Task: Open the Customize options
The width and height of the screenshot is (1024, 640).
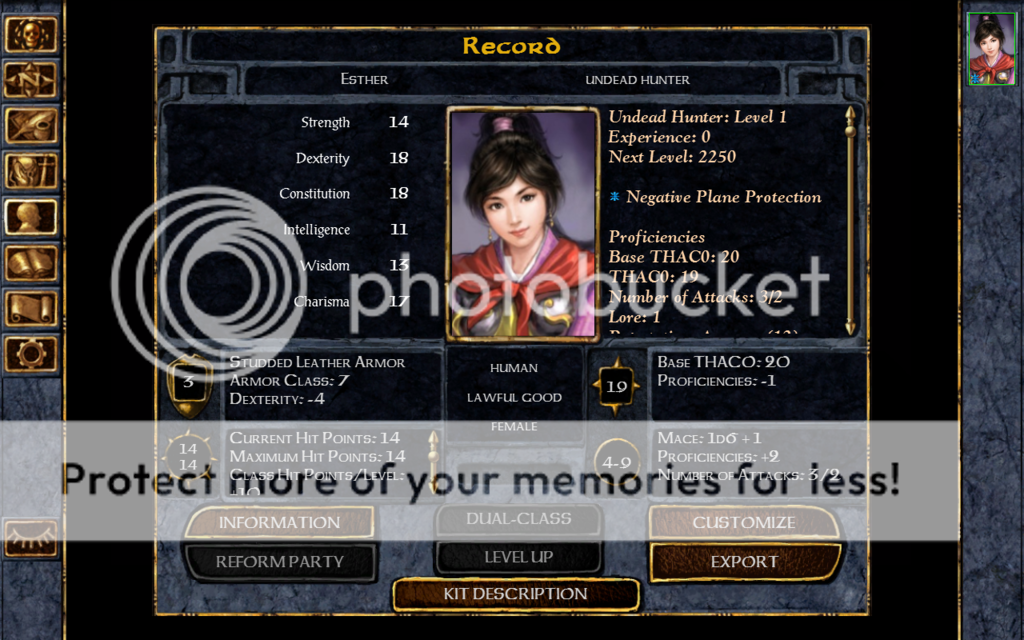Action: [744, 522]
